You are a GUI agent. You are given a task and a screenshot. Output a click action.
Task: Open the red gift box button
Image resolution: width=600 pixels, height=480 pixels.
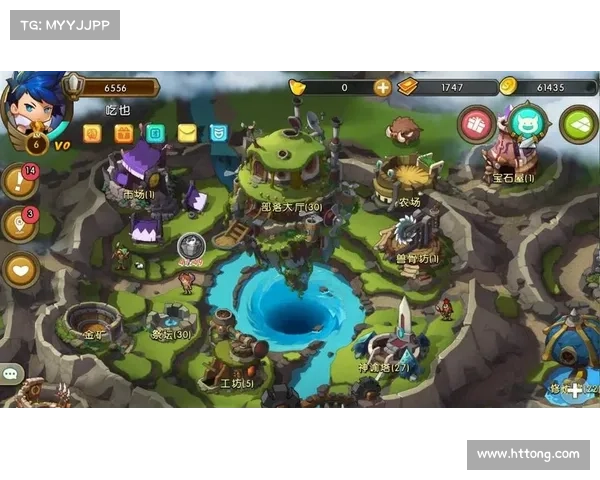477,125
